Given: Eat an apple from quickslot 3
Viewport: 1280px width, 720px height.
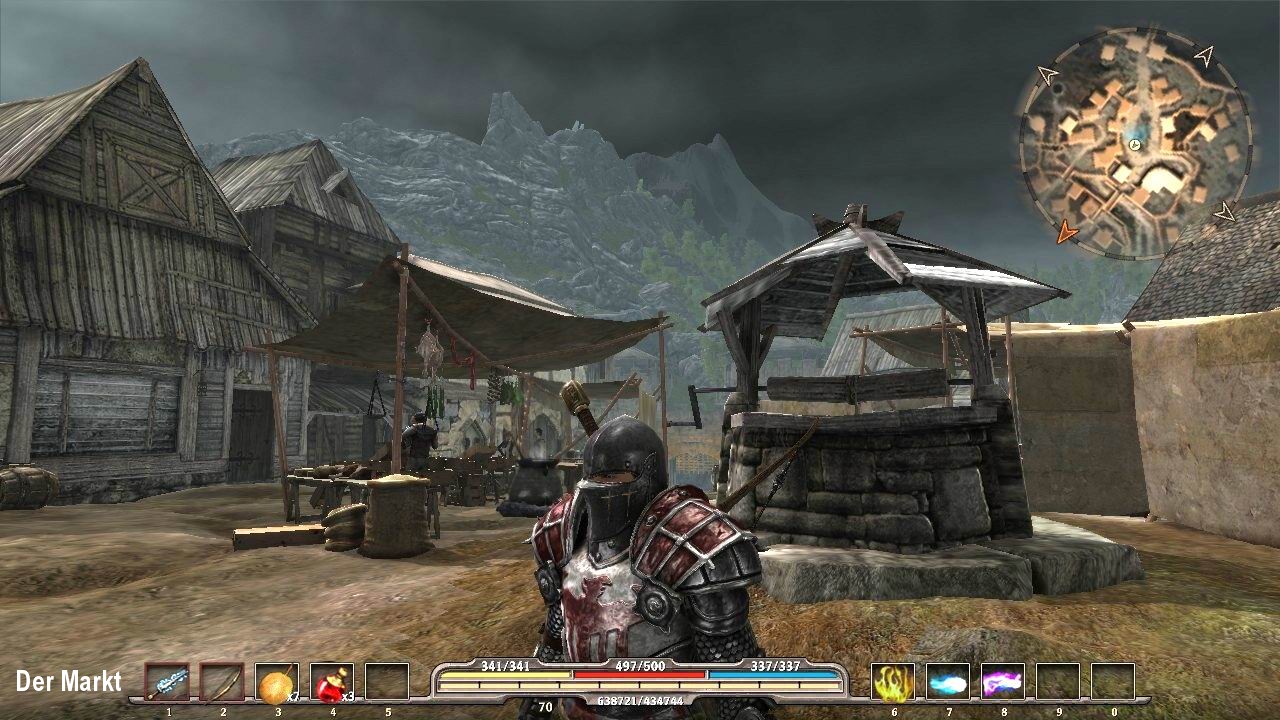Looking at the screenshot, I should (276, 681).
